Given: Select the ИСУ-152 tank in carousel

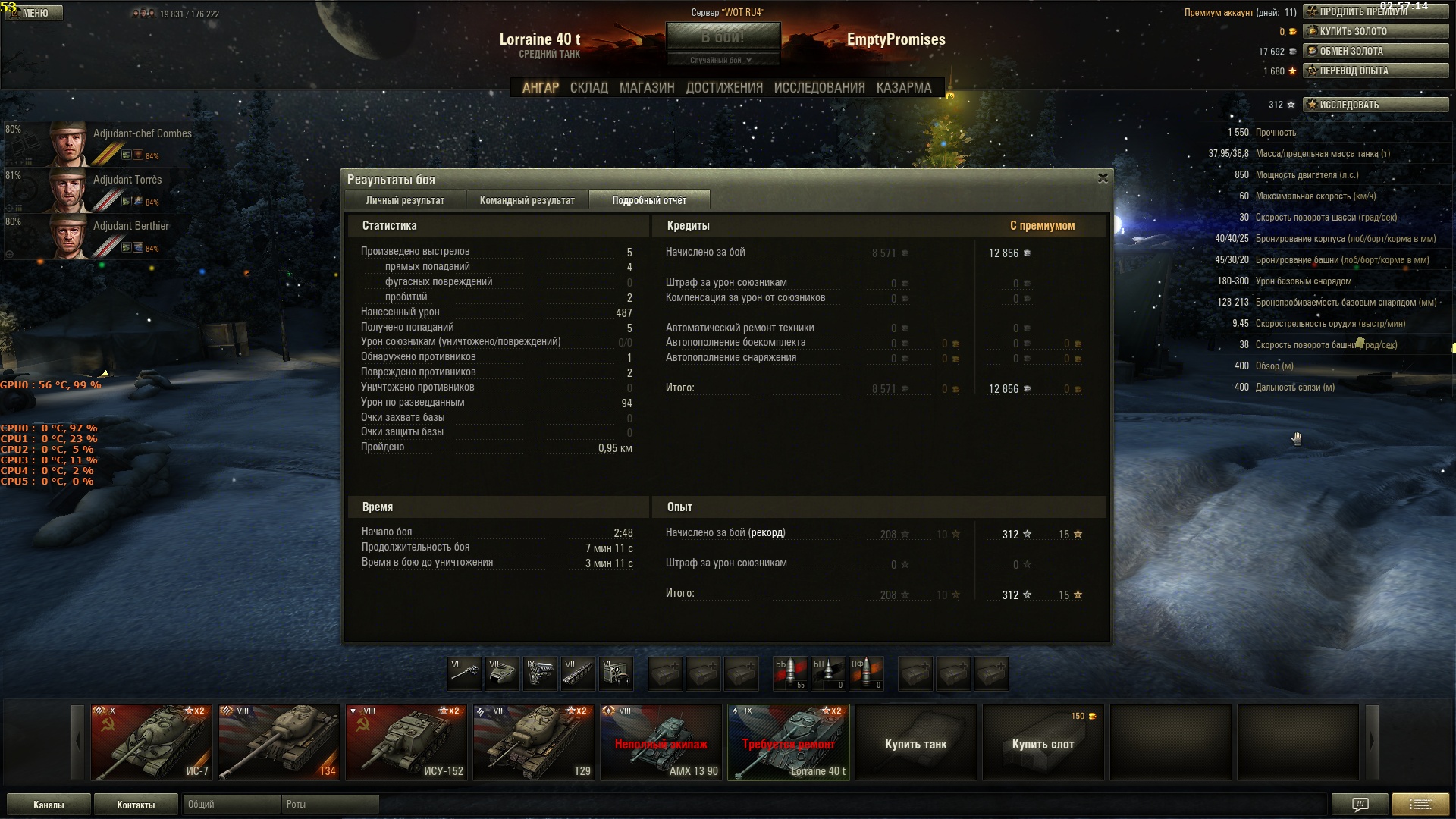Looking at the screenshot, I should 406,742.
